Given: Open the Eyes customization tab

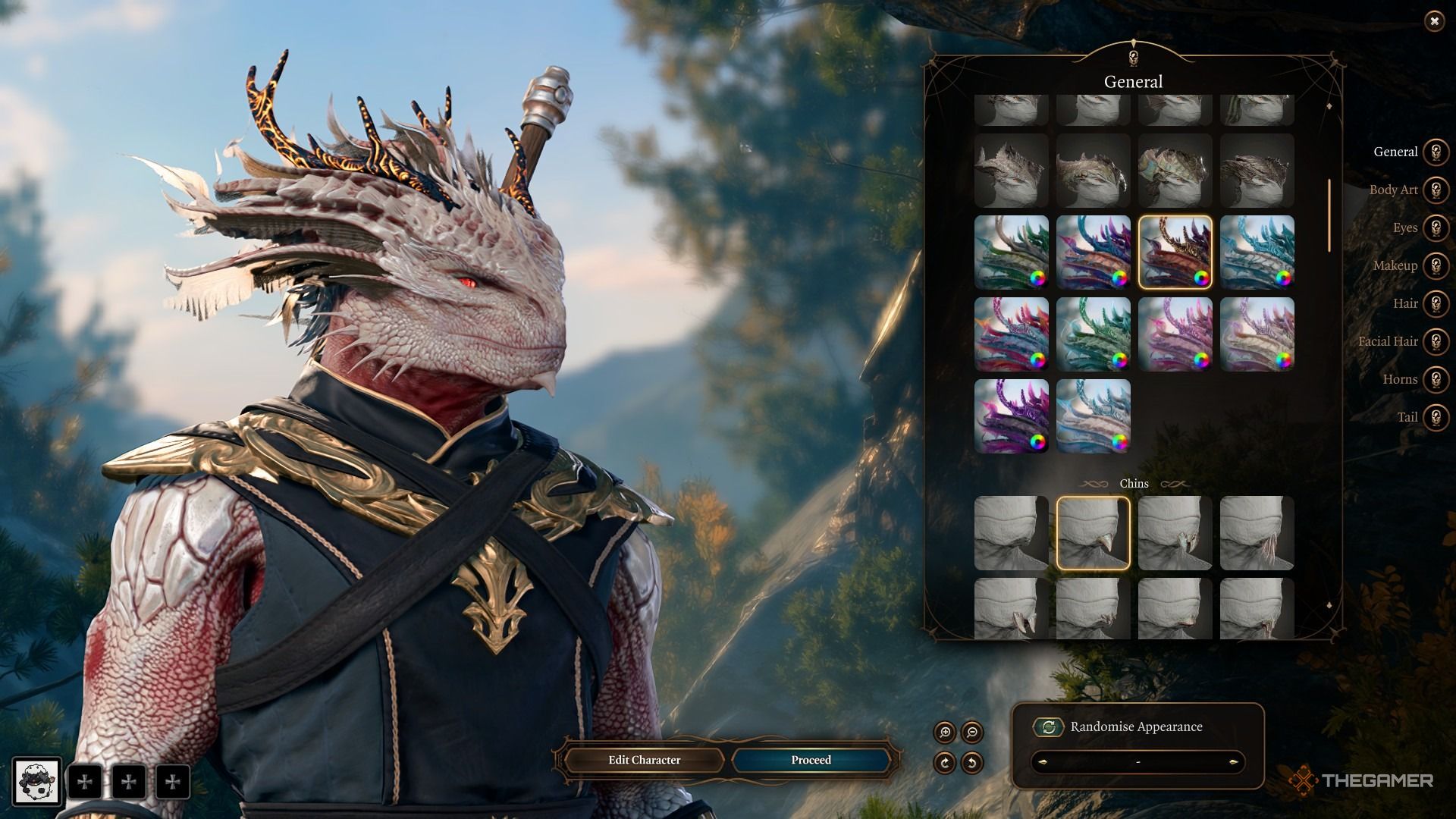Looking at the screenshot, I should pos(1436,227).
